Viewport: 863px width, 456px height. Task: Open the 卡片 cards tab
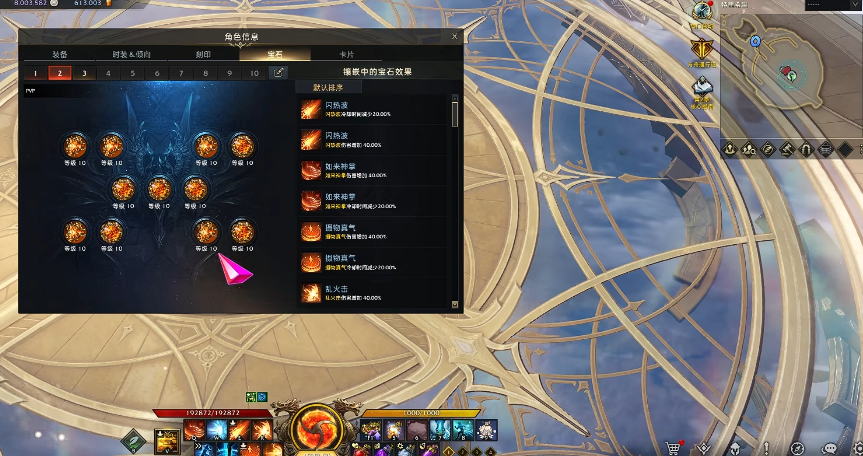tap(346, 54)
